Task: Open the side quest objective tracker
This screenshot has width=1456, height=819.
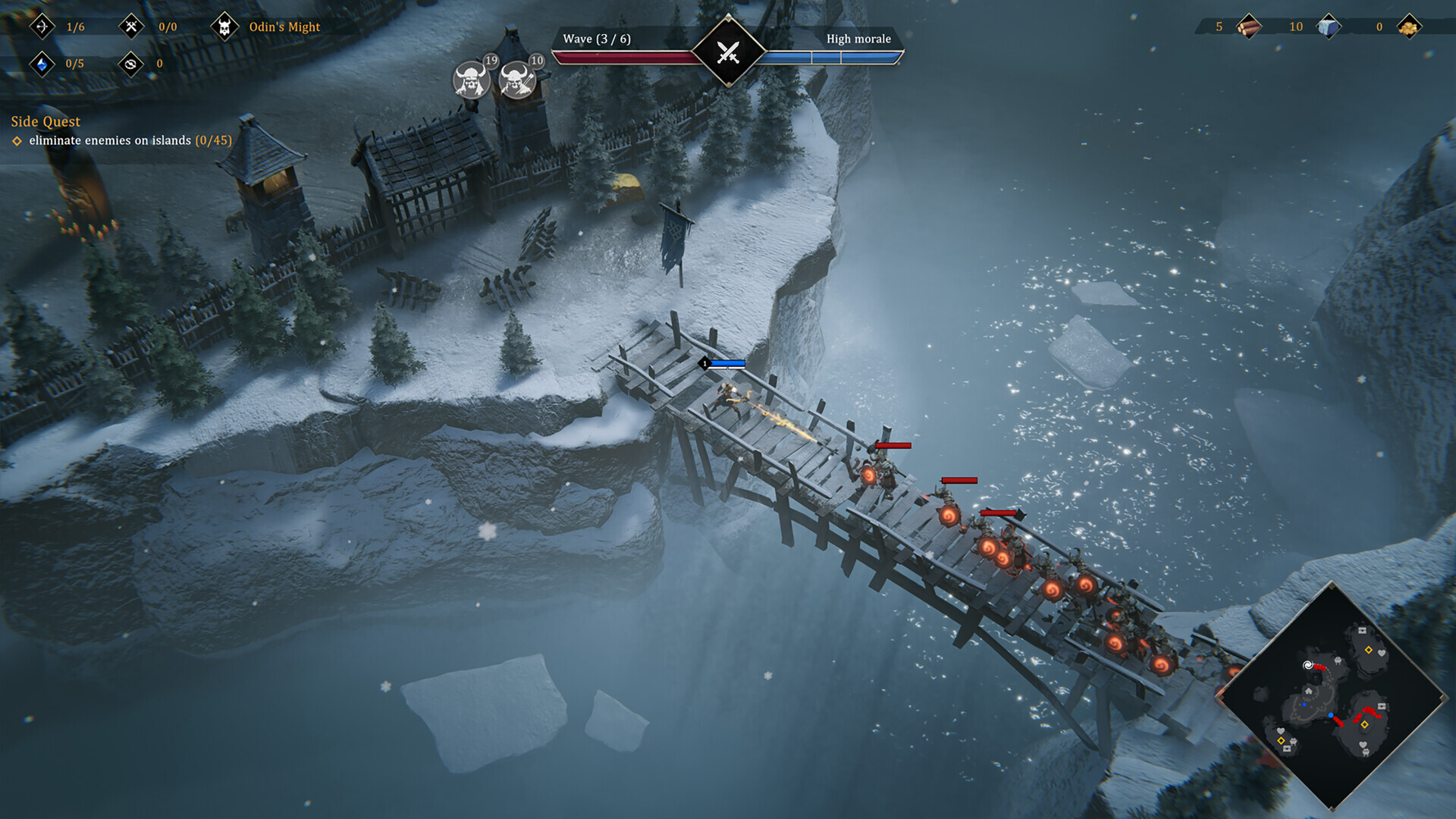Action: click(121, 140)
